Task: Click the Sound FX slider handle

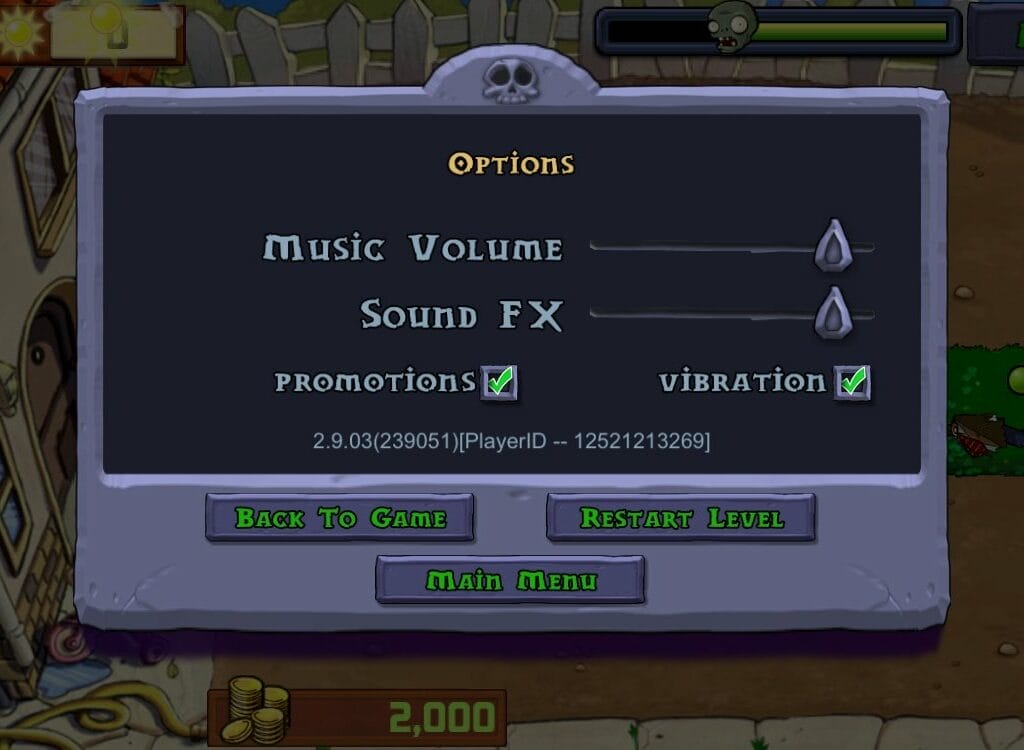Action: (x=832, y=313)
